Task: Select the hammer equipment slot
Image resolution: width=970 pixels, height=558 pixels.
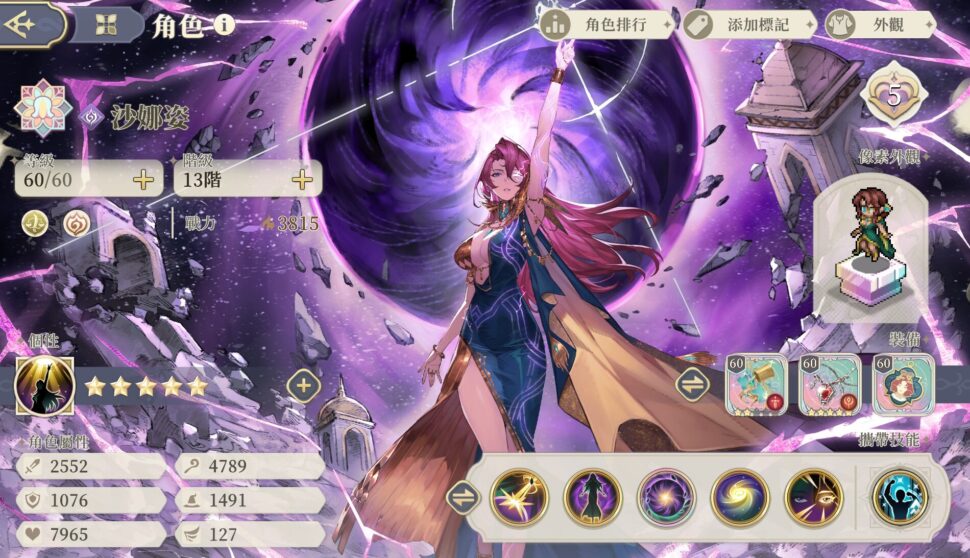Action: [755, 385]
